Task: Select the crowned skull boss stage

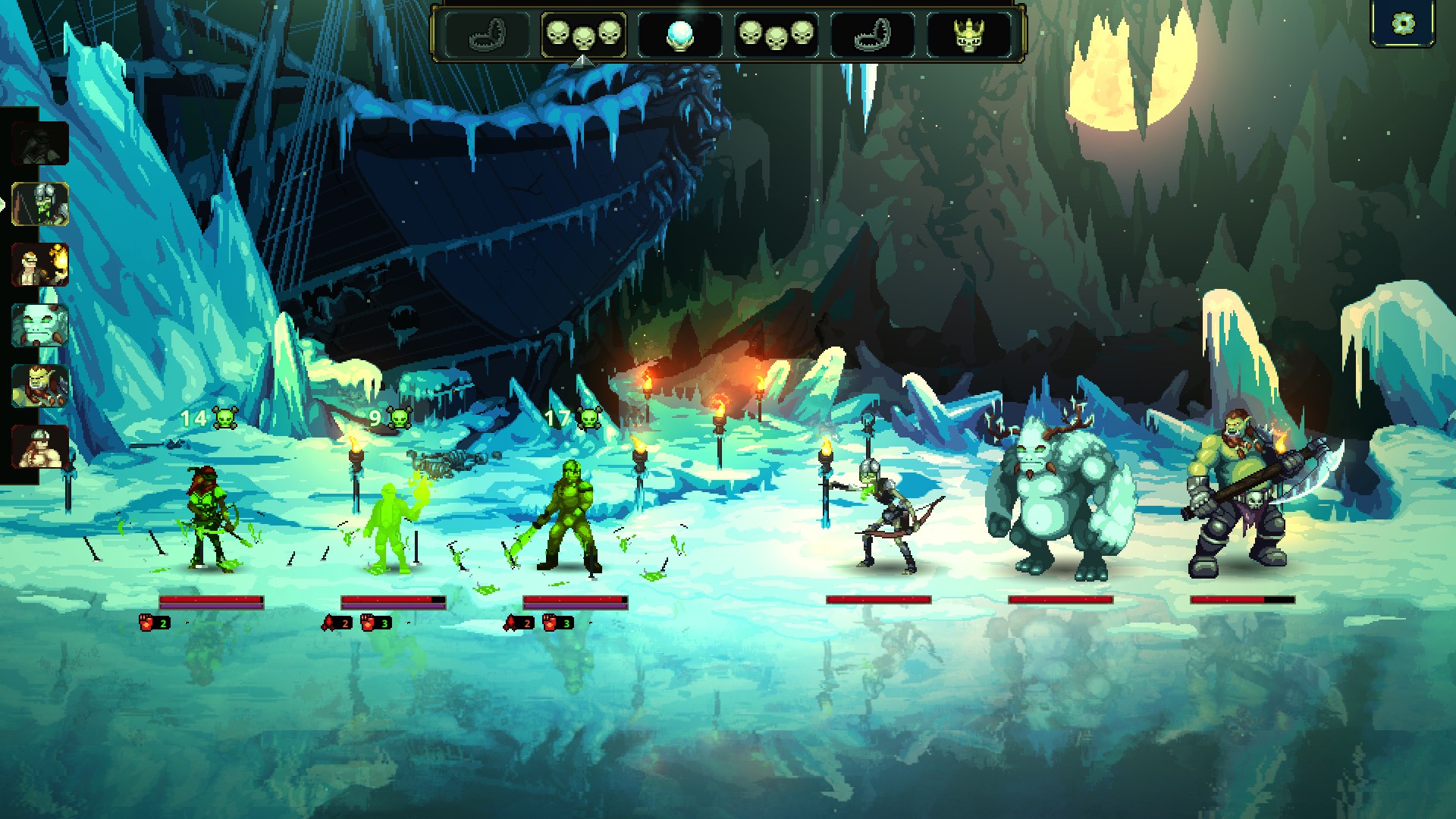Action: [x=968, y=35]
